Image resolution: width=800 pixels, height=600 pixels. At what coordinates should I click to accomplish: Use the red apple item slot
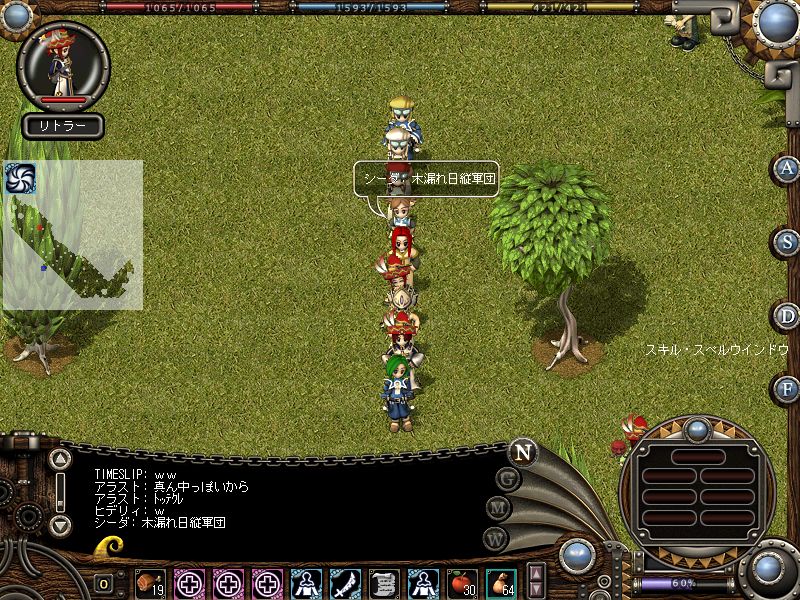[x=462, y=583]
